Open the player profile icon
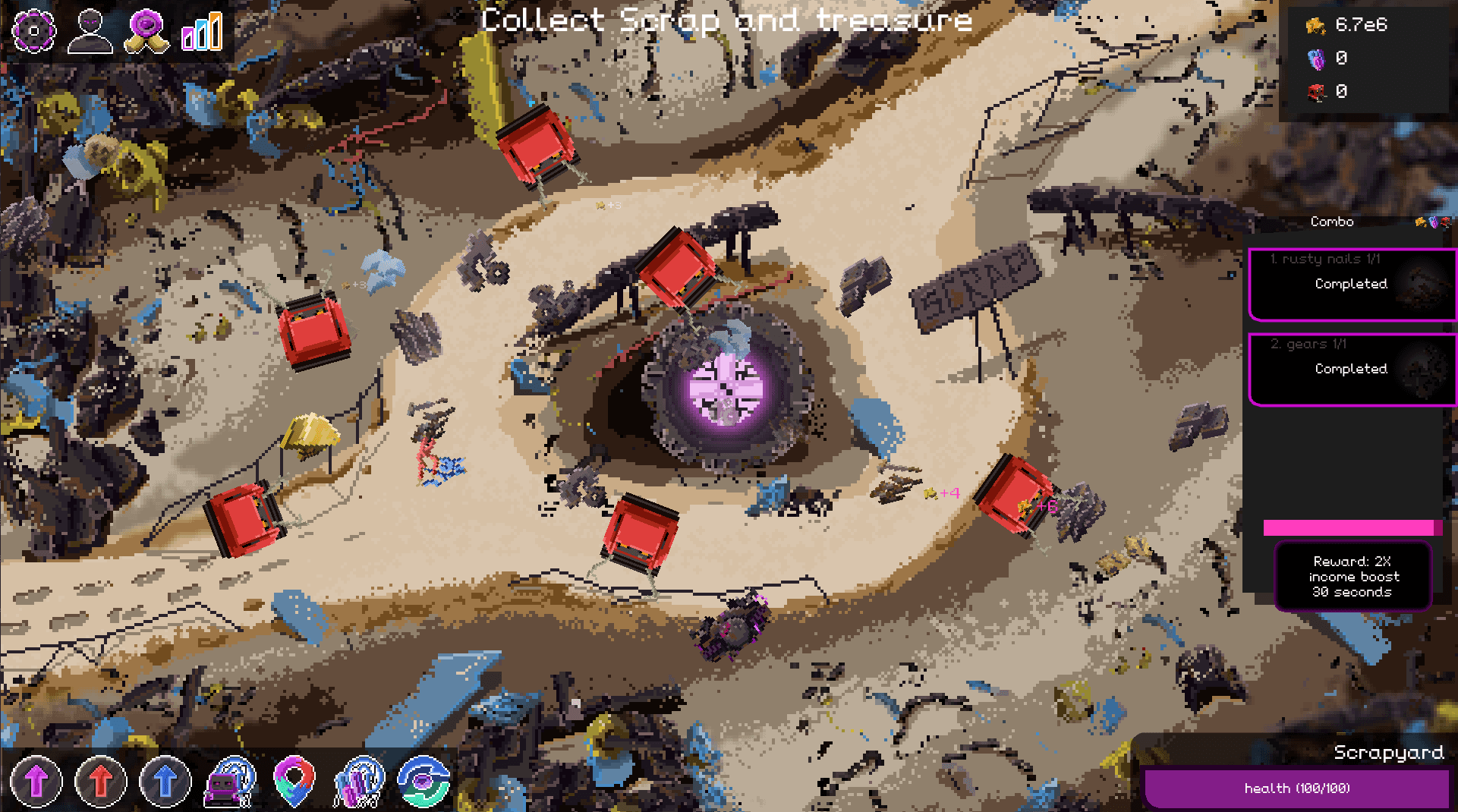 point(90,30)
